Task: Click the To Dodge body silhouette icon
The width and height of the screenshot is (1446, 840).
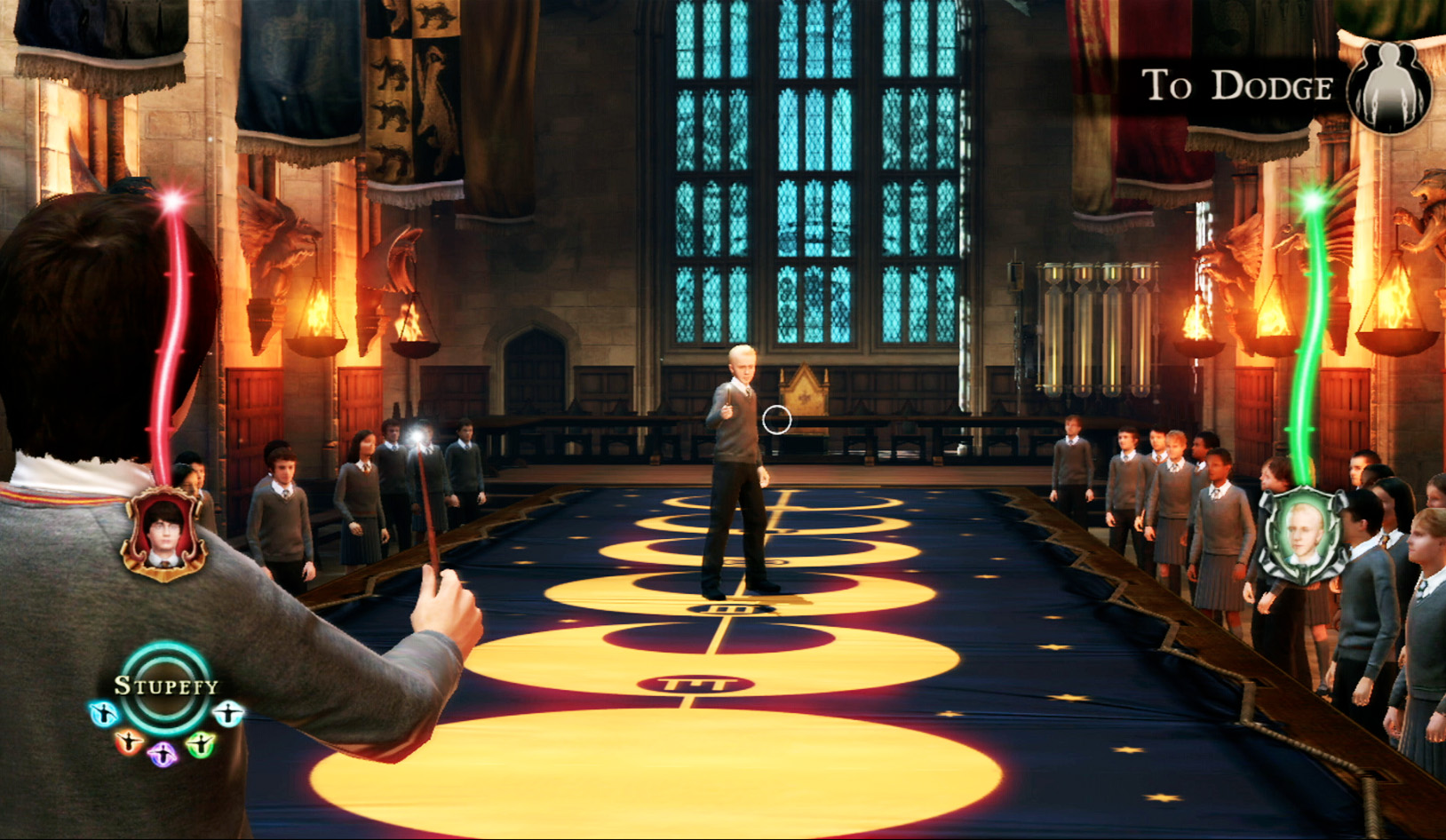Action: point(1389,87)
